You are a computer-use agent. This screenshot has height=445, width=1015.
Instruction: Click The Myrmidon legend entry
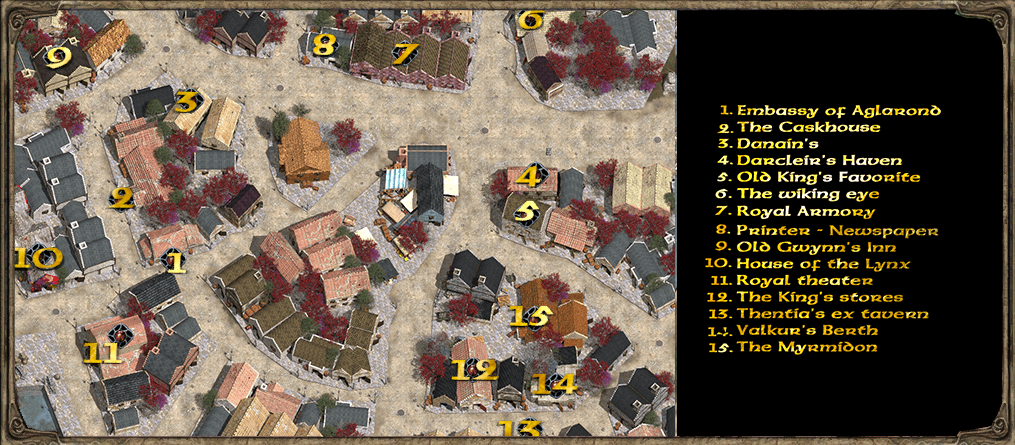[x=806, y=347]
